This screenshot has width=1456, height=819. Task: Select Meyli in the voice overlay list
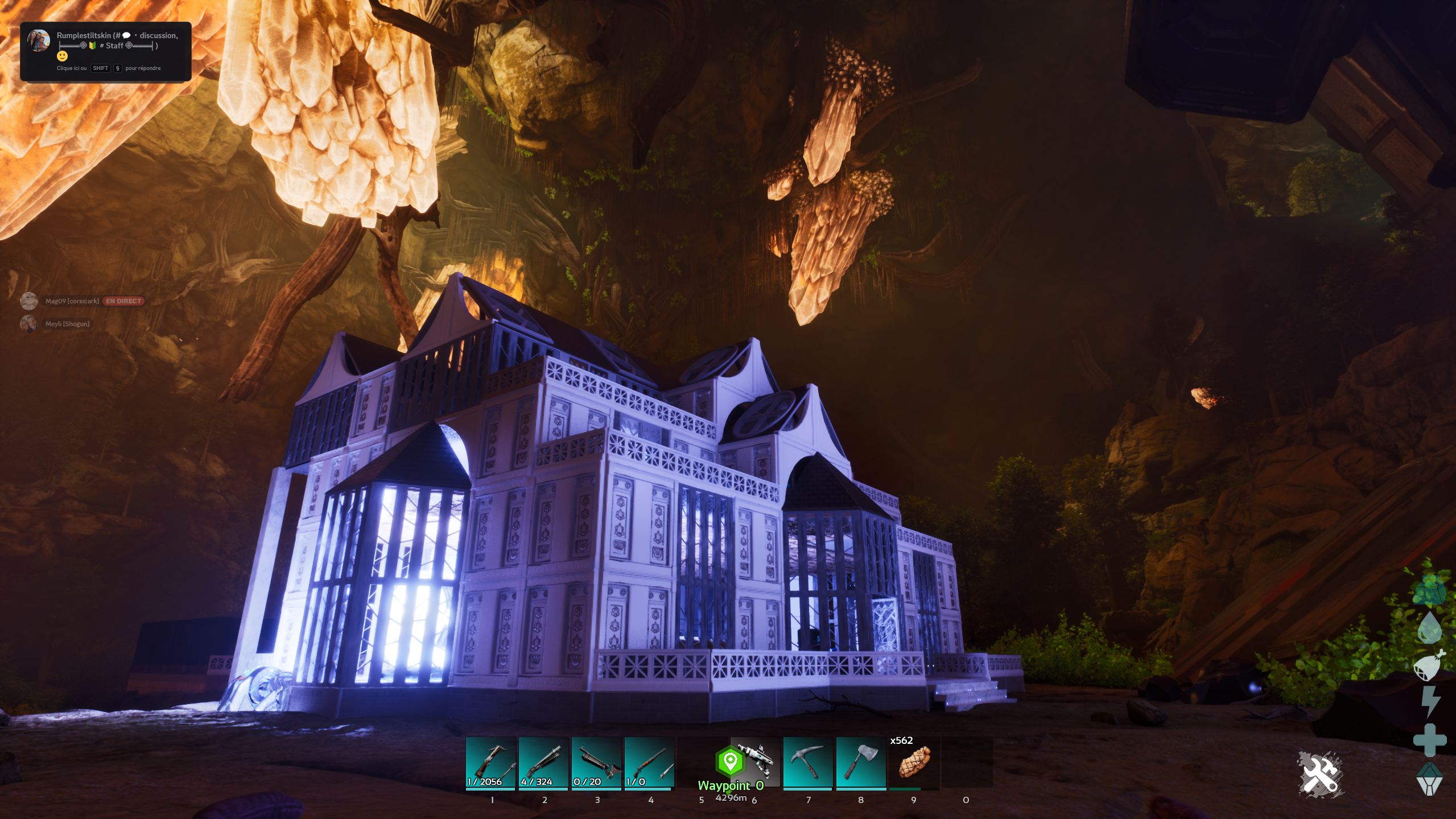[x=67, y=324]
